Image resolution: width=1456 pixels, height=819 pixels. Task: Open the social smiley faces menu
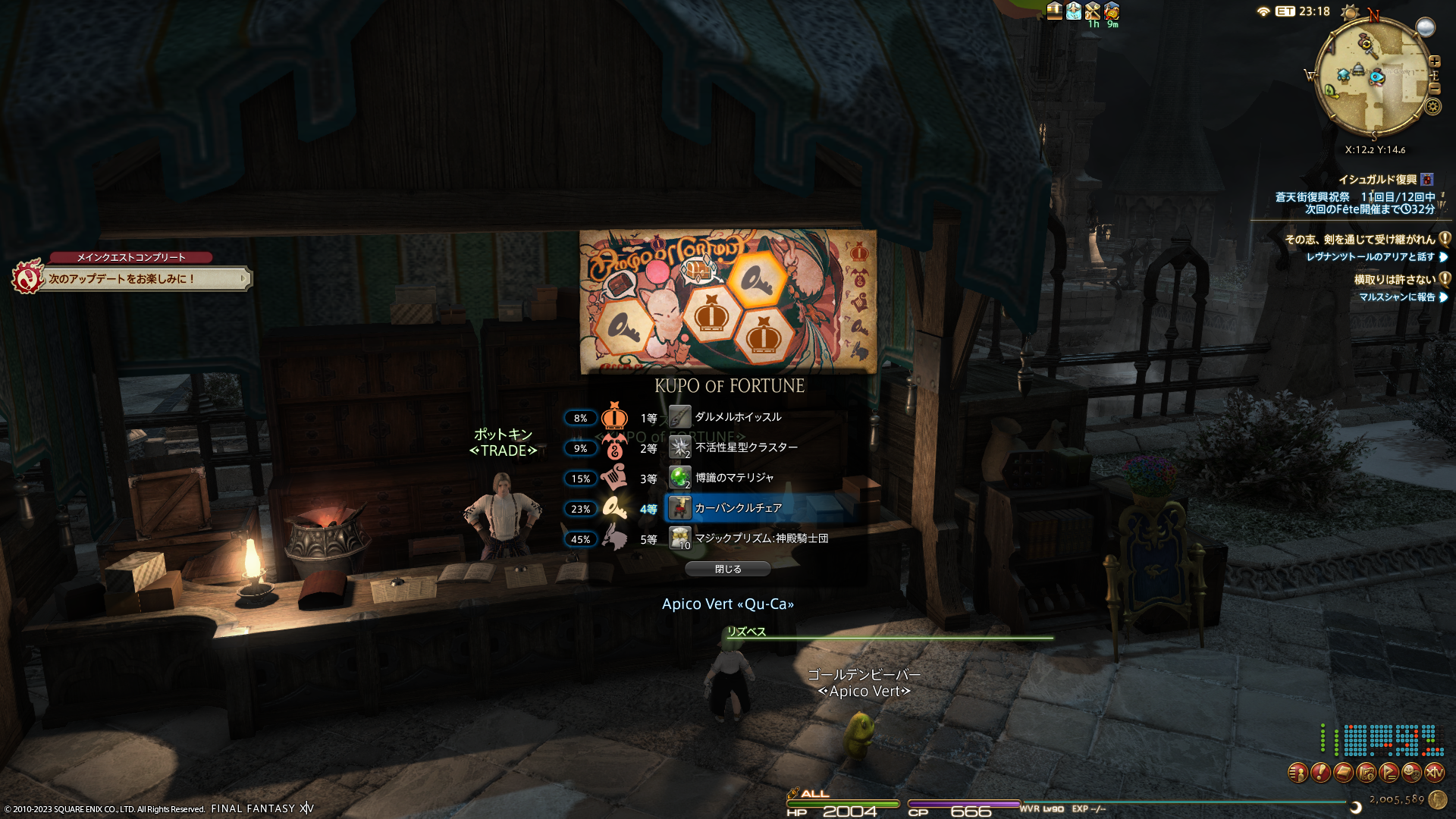[x=1411, y=773]
